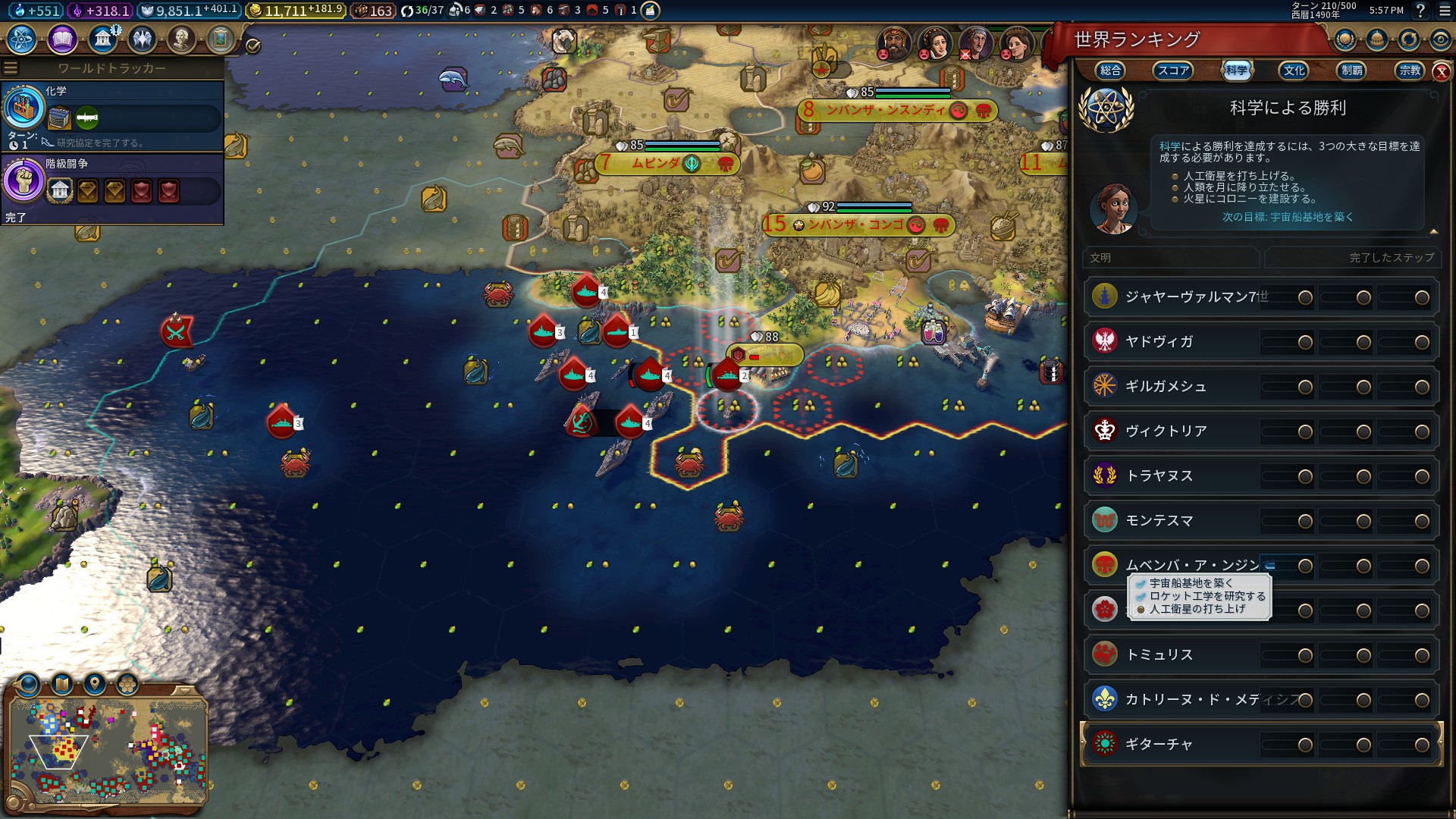Viewport: 1456px width, 819px height.
Task: Open the main menu hamburger button
Action: coord(1444,11)
